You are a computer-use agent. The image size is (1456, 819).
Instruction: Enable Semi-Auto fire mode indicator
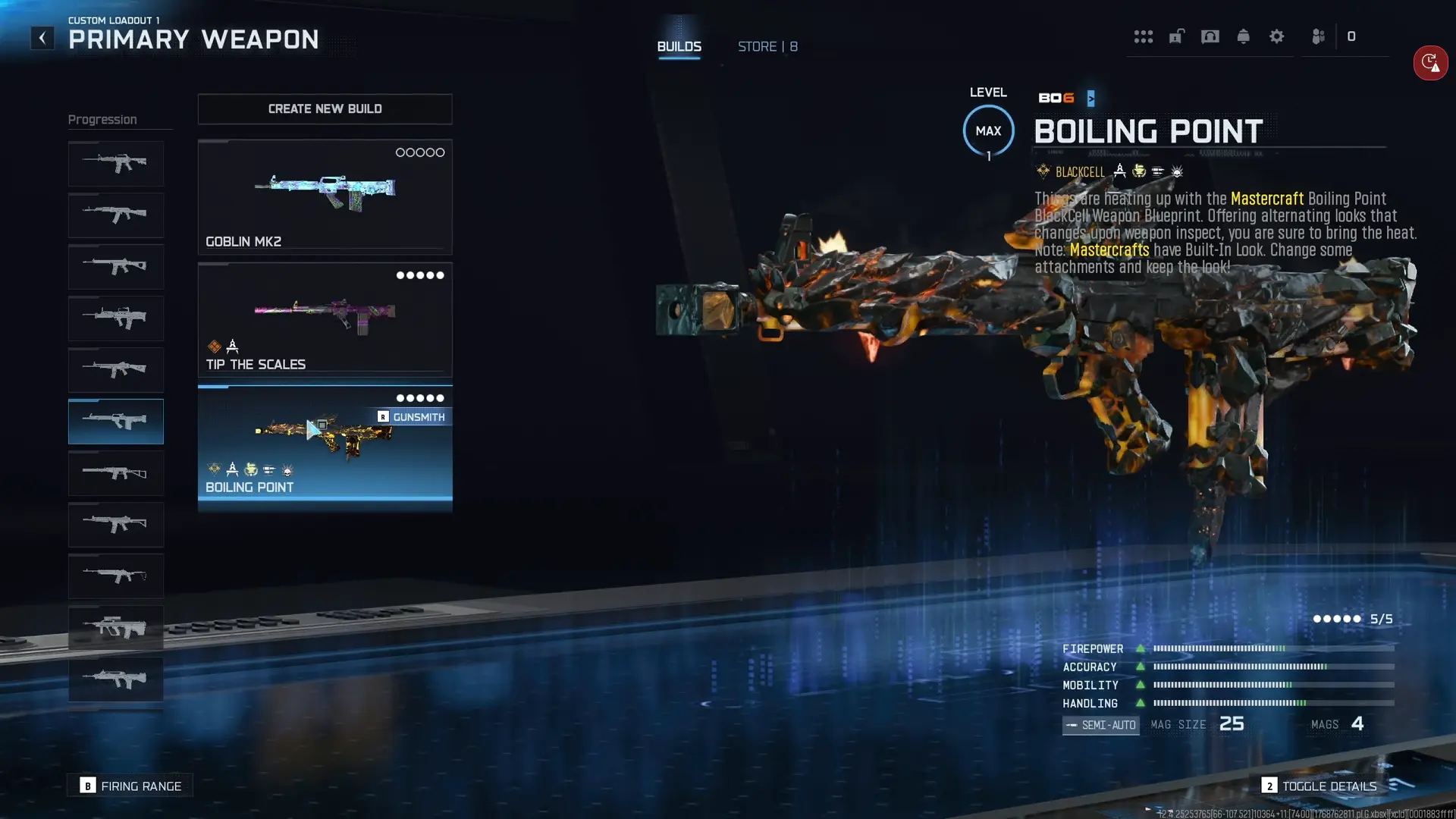pos(1100,725)
